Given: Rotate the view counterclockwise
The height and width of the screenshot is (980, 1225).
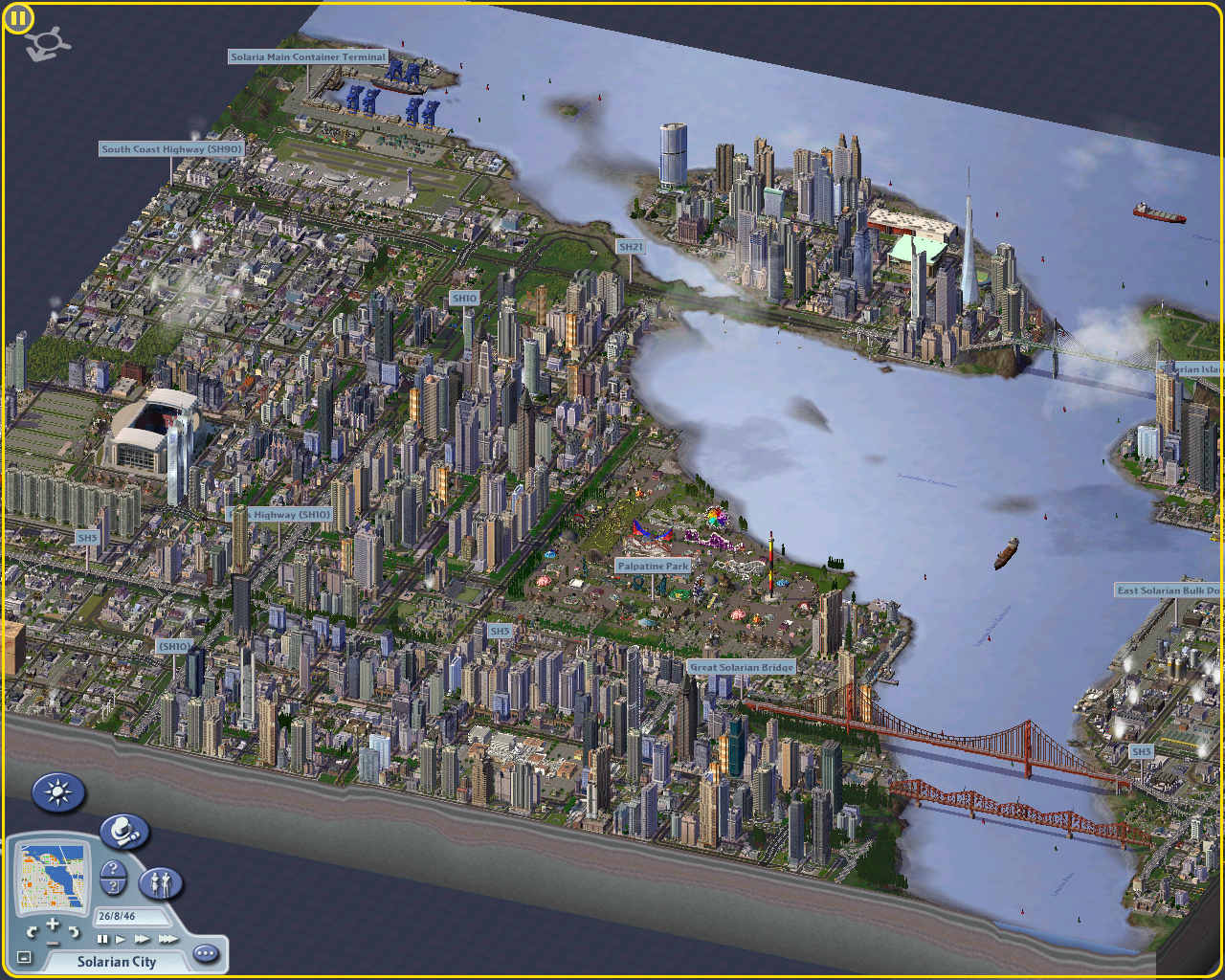Looking at the screenshot, I should pyautogui.click(x=32, y=930).
